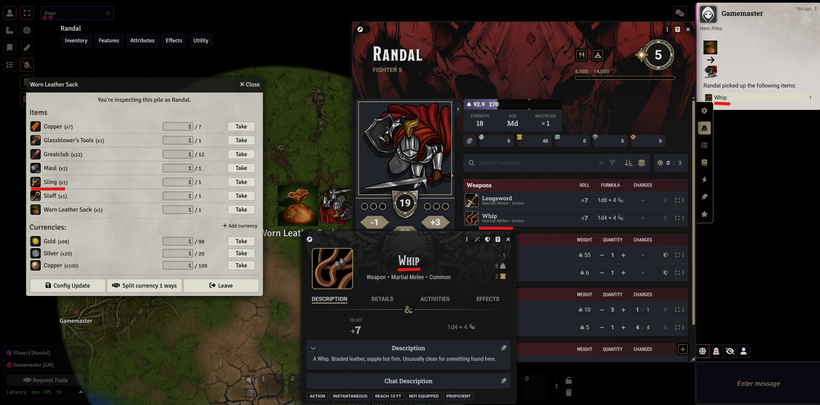
Task: Select the Longsword weapon row
Action: [x=497, y=200]
